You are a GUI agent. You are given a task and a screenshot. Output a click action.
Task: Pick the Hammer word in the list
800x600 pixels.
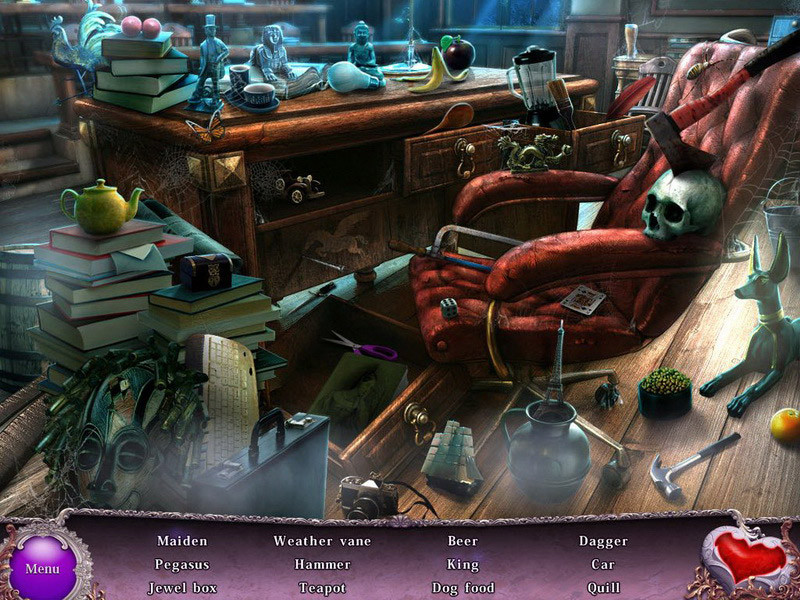click(x=322, y=565)
